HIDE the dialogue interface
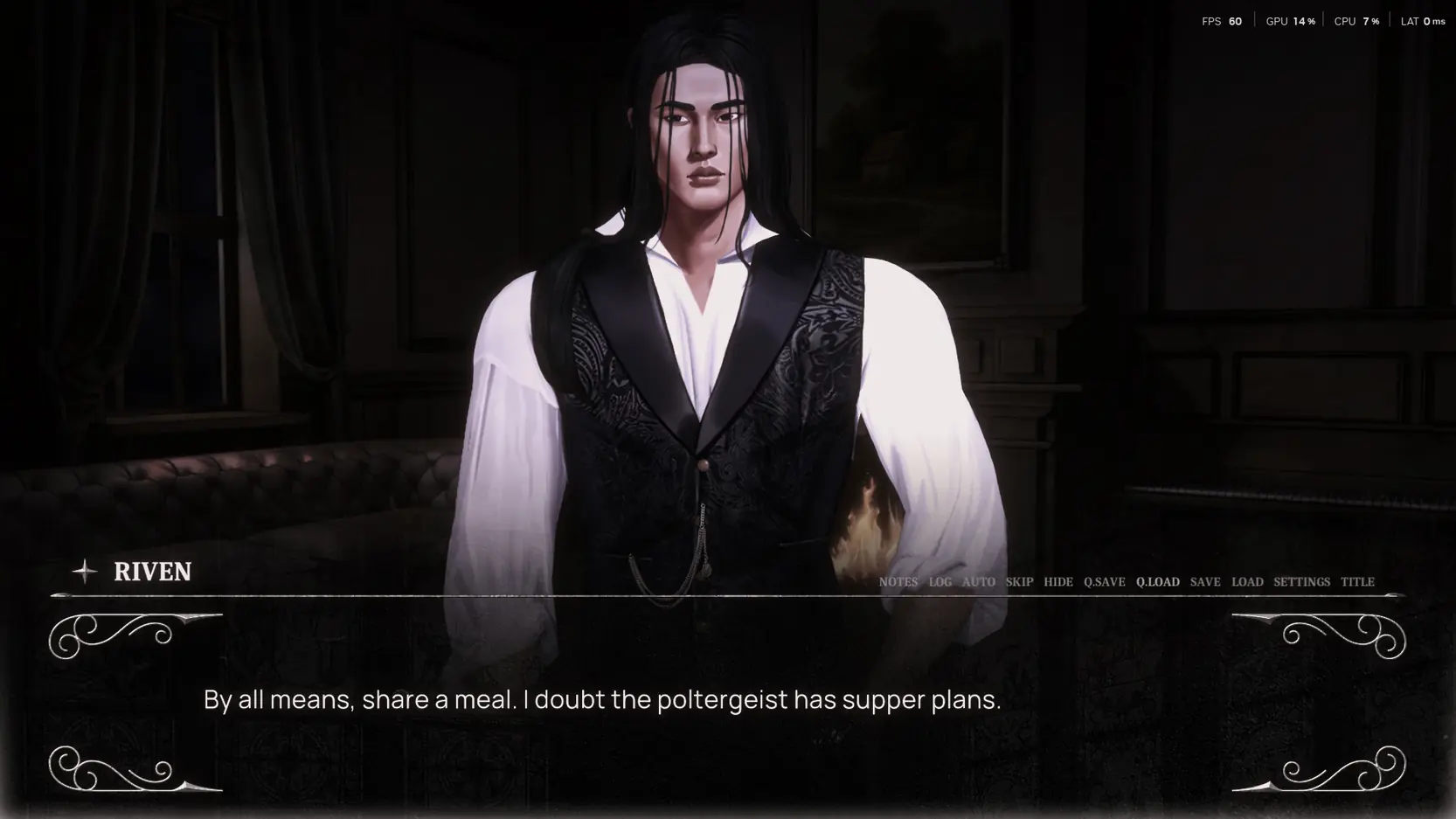1456x819 pixels. tap(1058, 581)
